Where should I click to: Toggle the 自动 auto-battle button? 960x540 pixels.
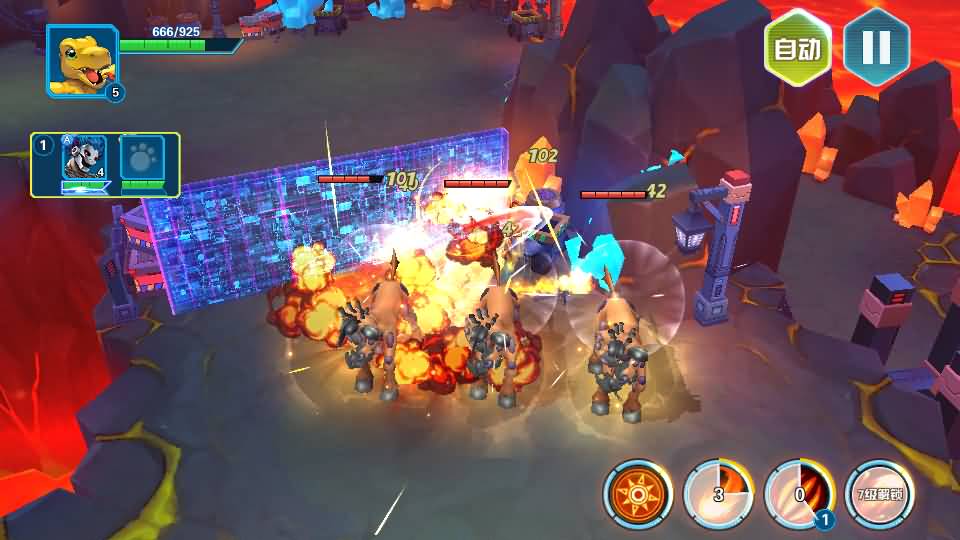pyautogui.click(x=797, y=48)
